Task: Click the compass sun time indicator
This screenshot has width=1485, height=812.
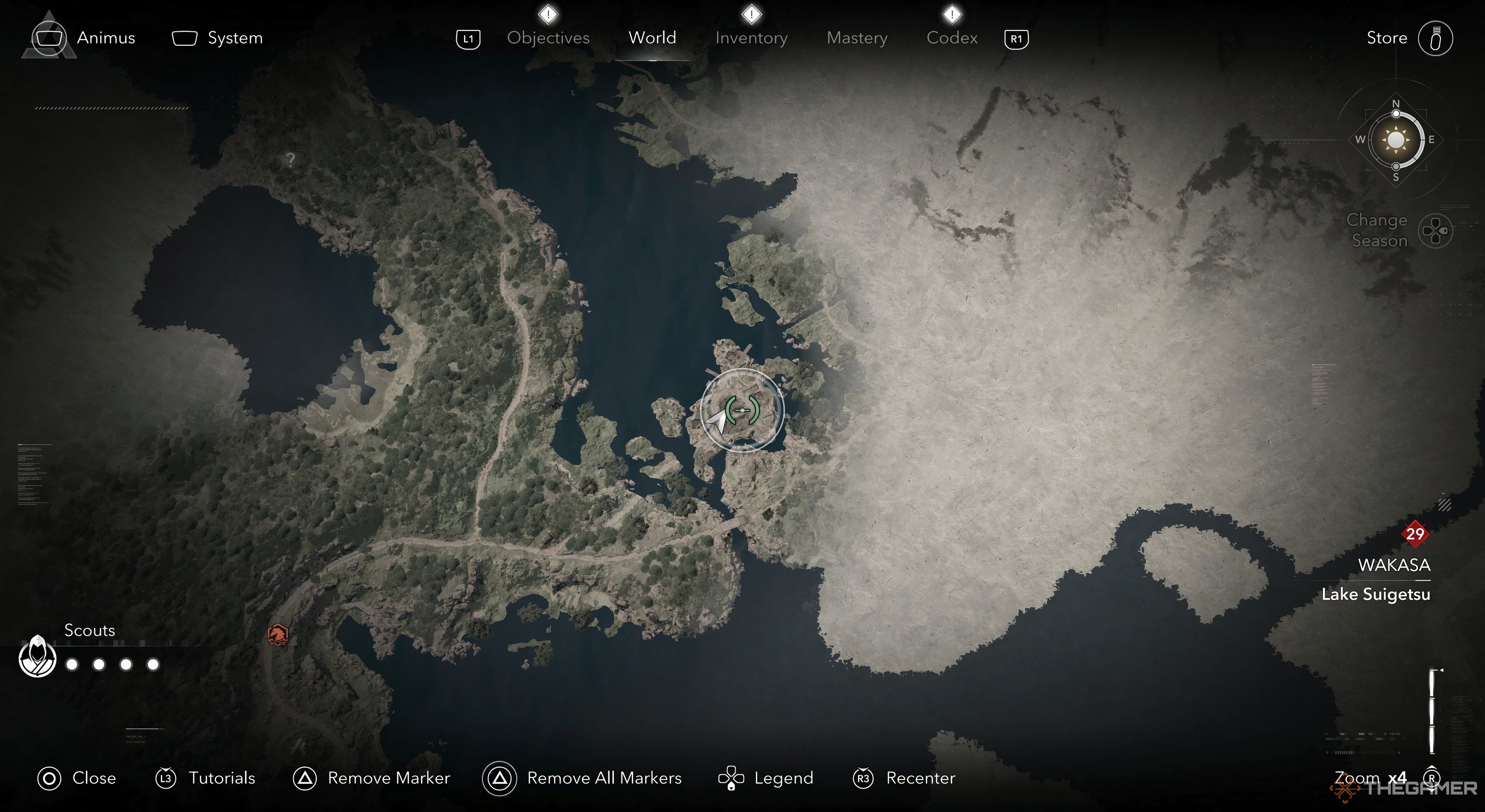Action: pyautogui.click(x=1396, y=140)
